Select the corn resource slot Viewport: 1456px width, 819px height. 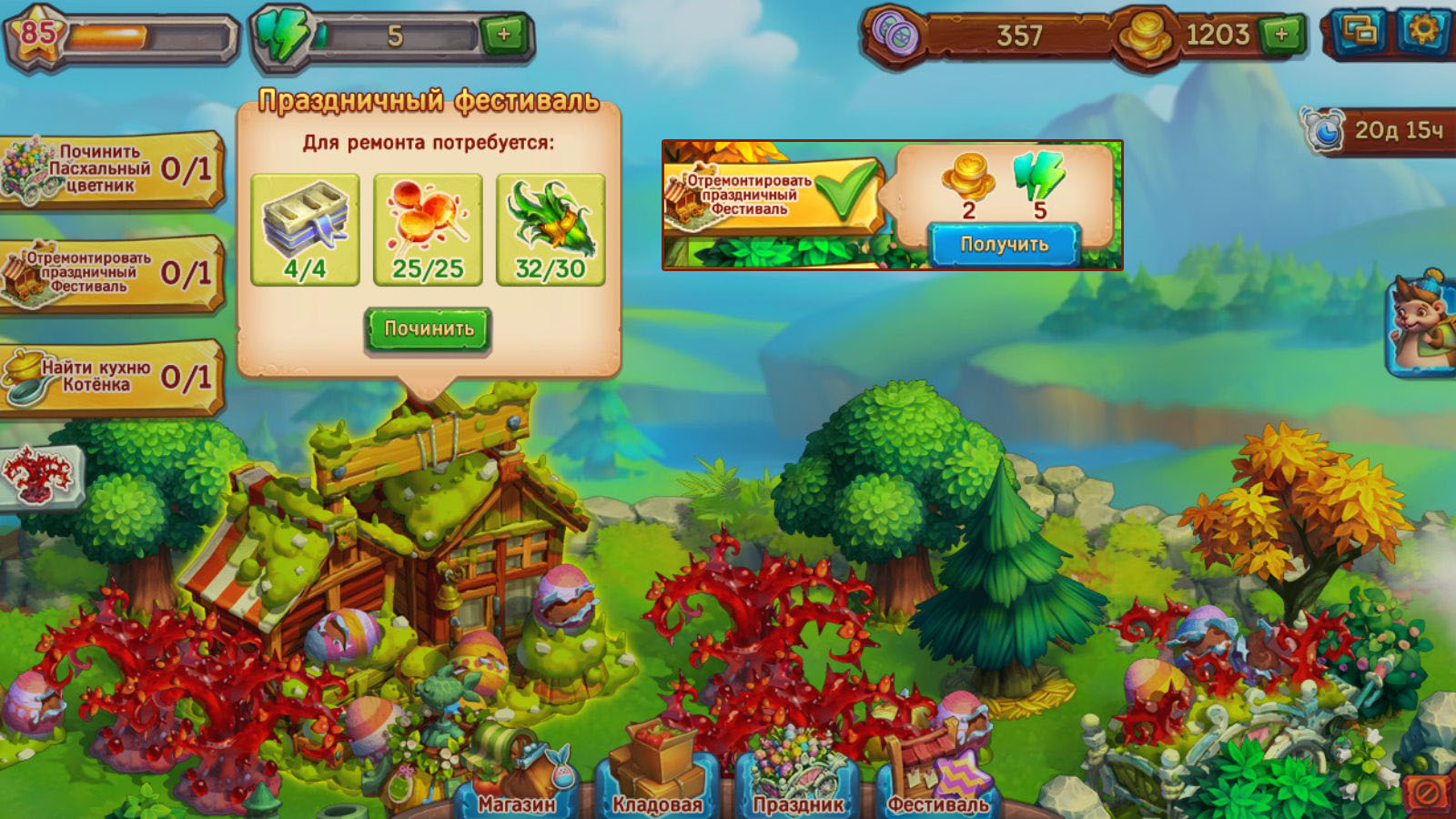point(551,229)
